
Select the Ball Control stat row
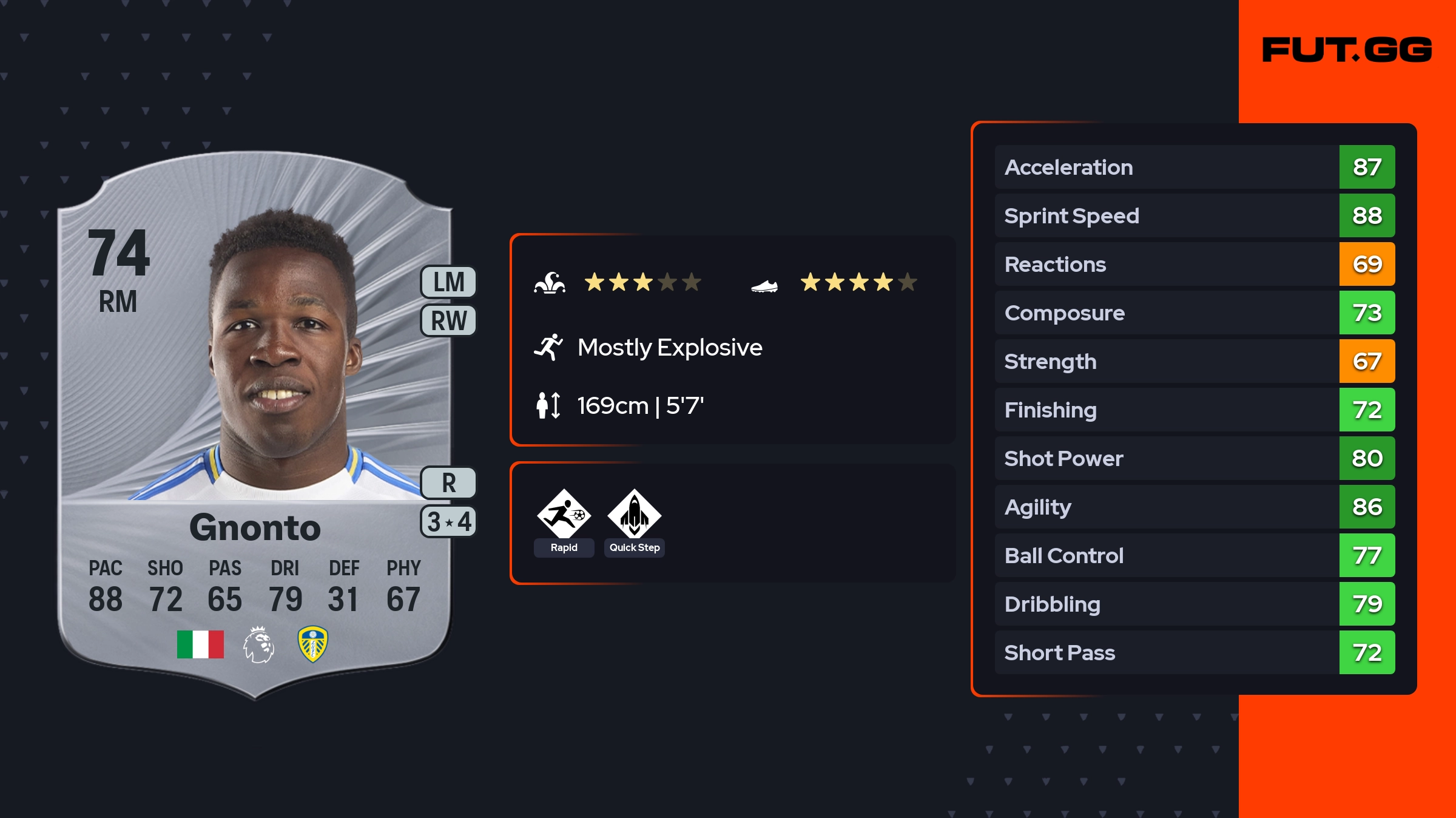[x=1194, y=555]
